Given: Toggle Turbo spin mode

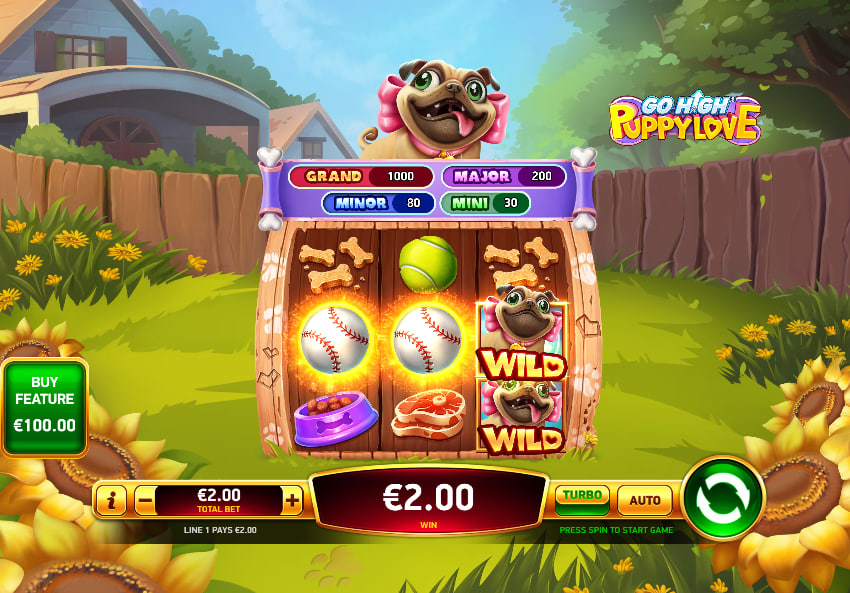Looking at the screenshot, I should (x=582, y=498).
